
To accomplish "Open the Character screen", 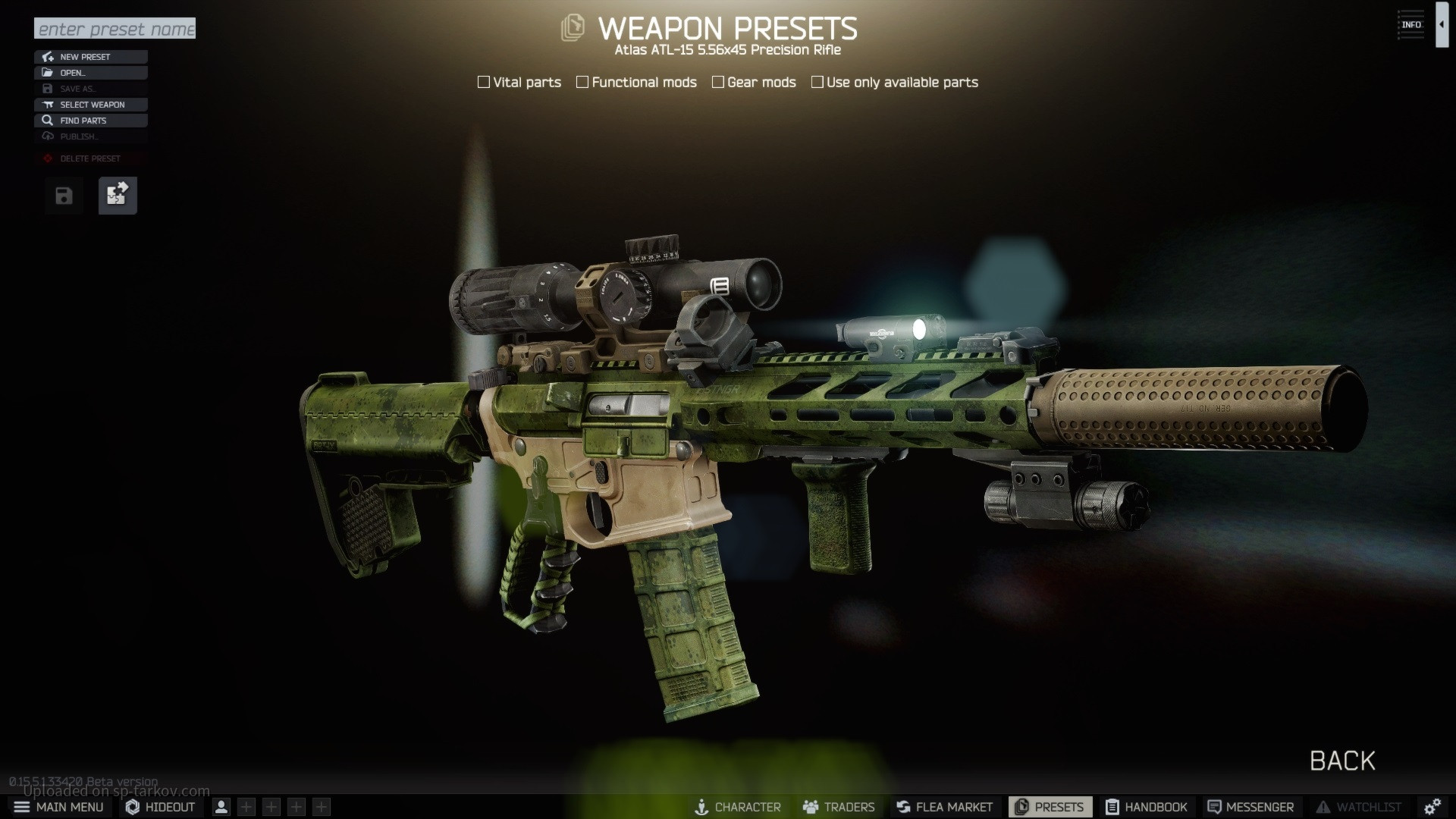I will pos(738,807).
